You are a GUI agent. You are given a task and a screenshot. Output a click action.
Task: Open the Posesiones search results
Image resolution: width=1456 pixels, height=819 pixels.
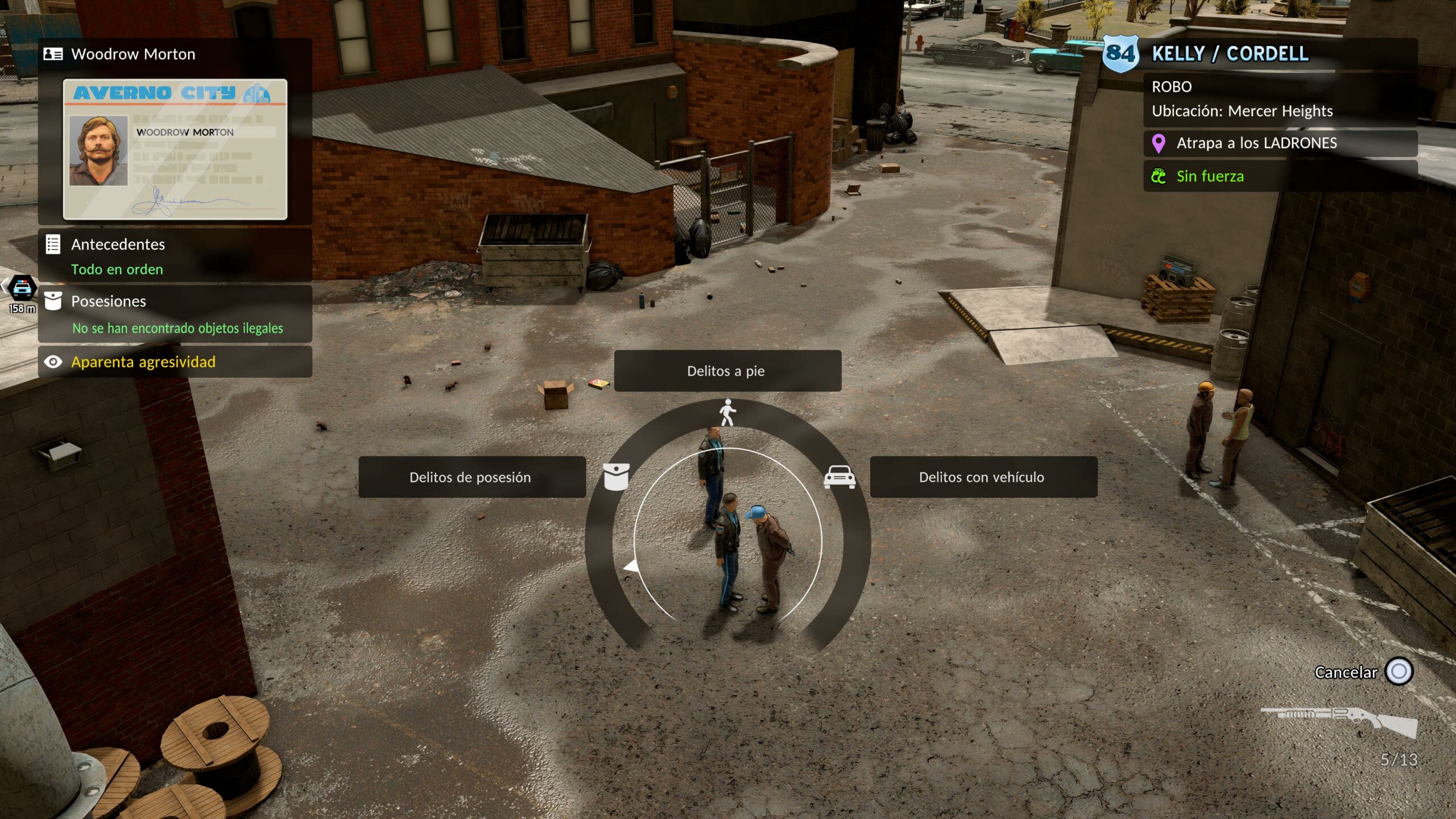tap(175, 314)
